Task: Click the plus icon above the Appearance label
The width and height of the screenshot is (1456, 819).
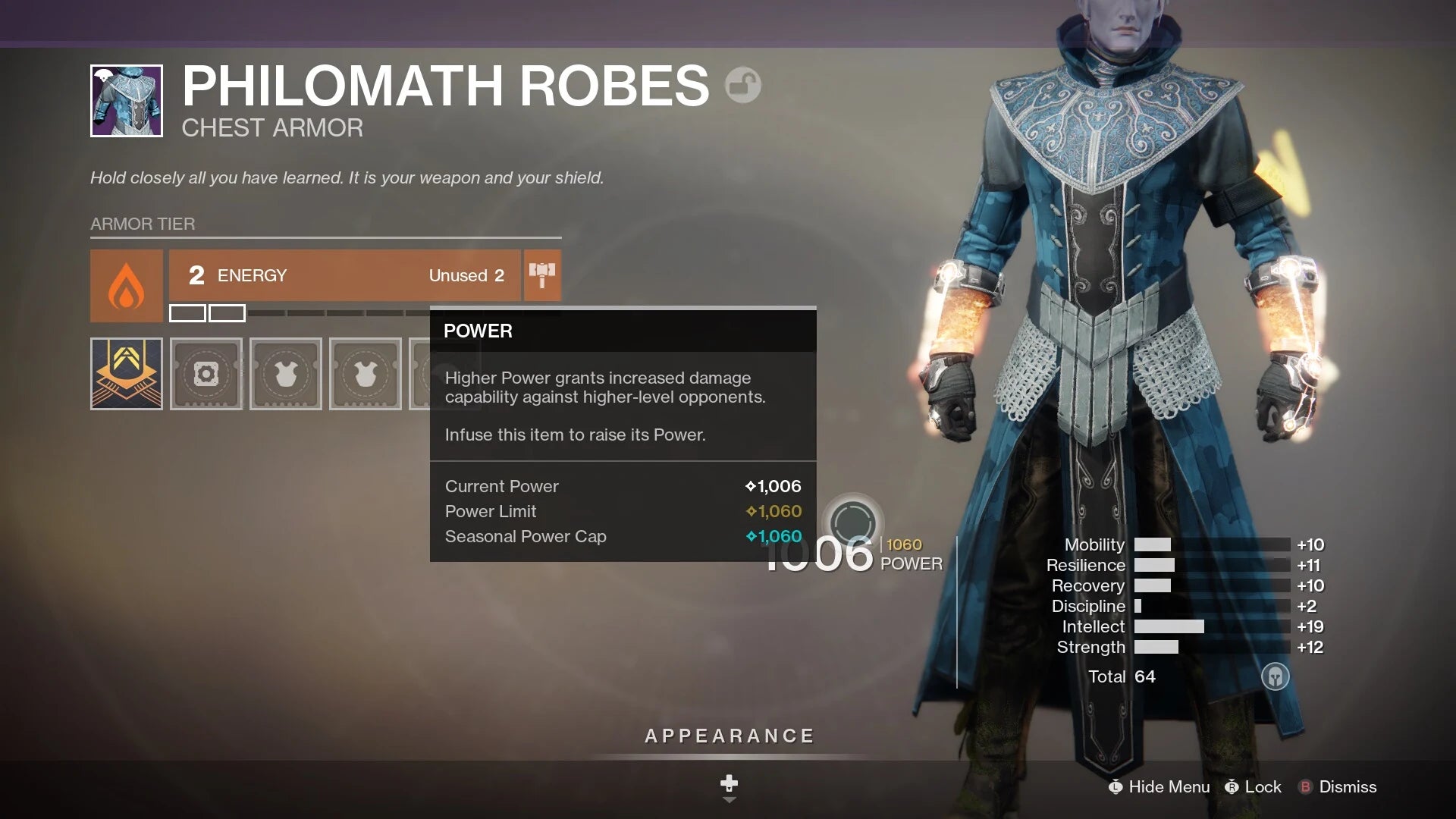Action: coord(728,782)
